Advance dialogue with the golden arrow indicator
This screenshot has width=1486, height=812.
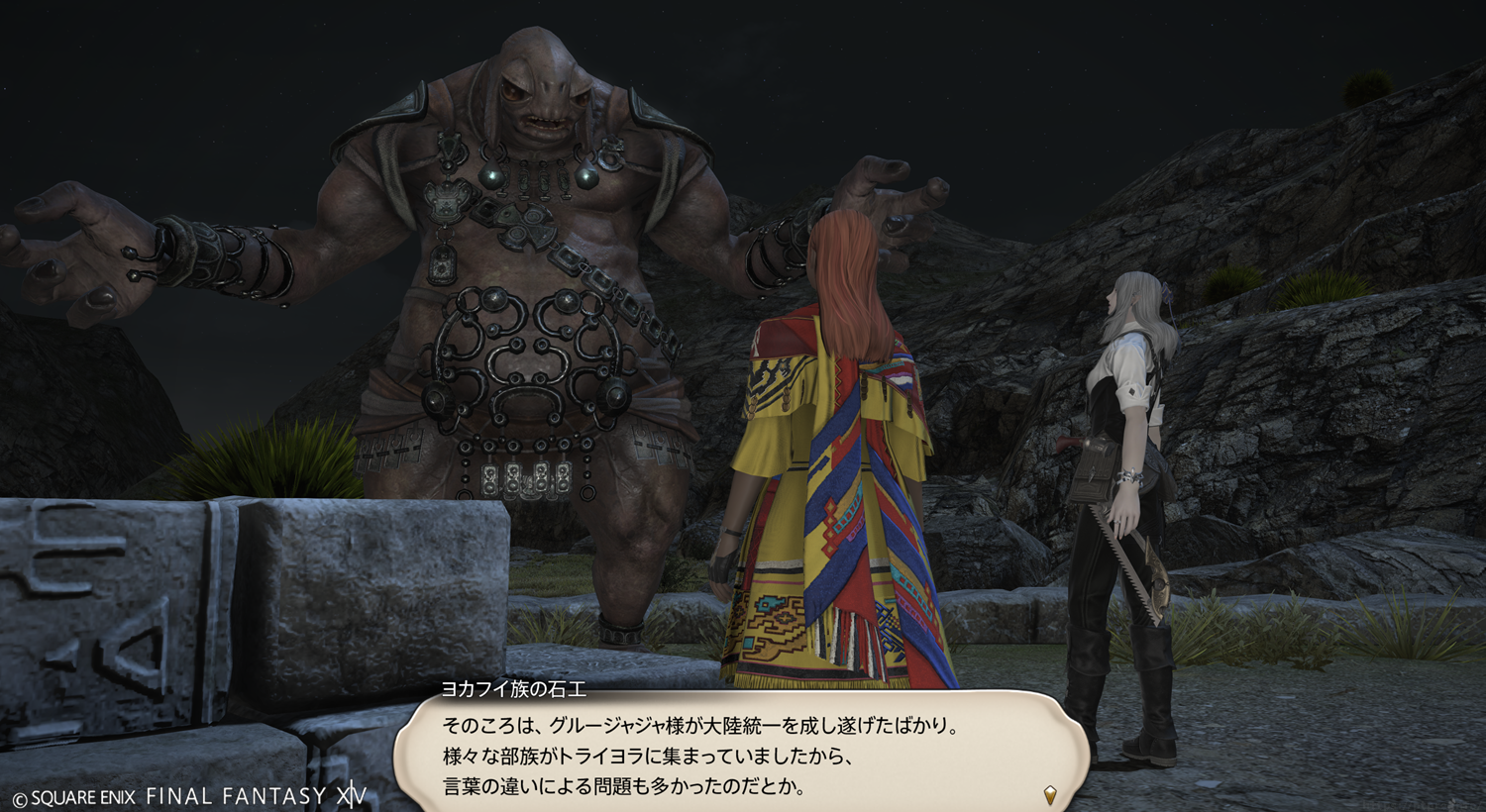click(x=1050, y=794)
